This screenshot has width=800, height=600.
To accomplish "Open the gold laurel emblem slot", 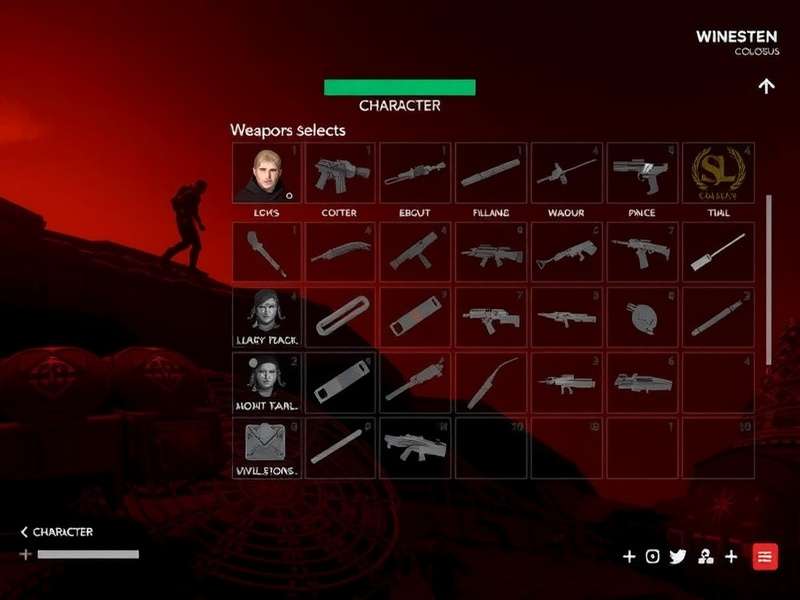I will point(718,173).
